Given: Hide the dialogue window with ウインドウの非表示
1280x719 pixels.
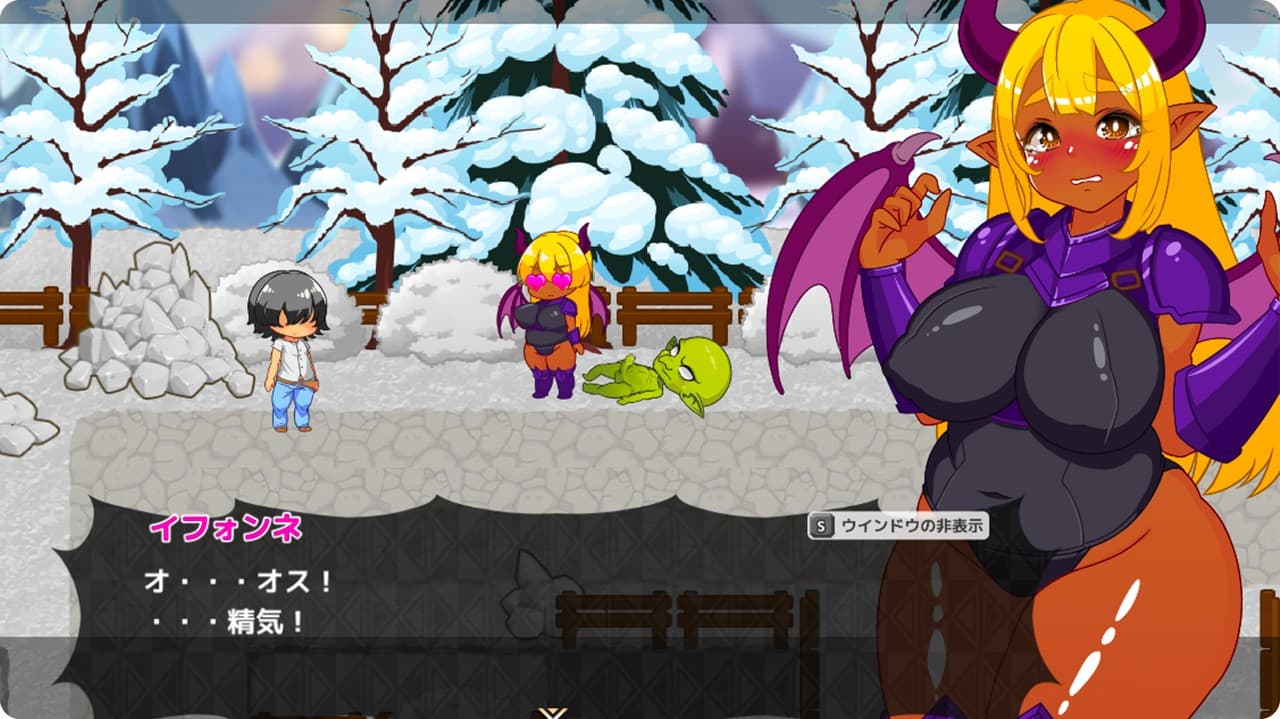Looking at the screenshot, I should tap(898, 525).
